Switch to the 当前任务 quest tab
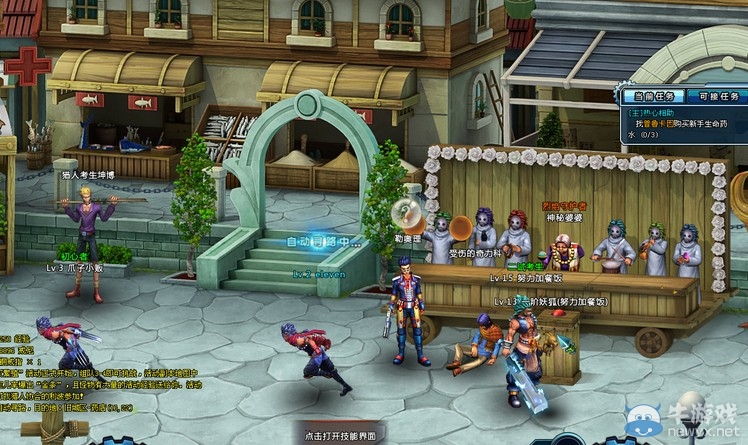This screenshot has width=748, height=445. coord(652,96)
